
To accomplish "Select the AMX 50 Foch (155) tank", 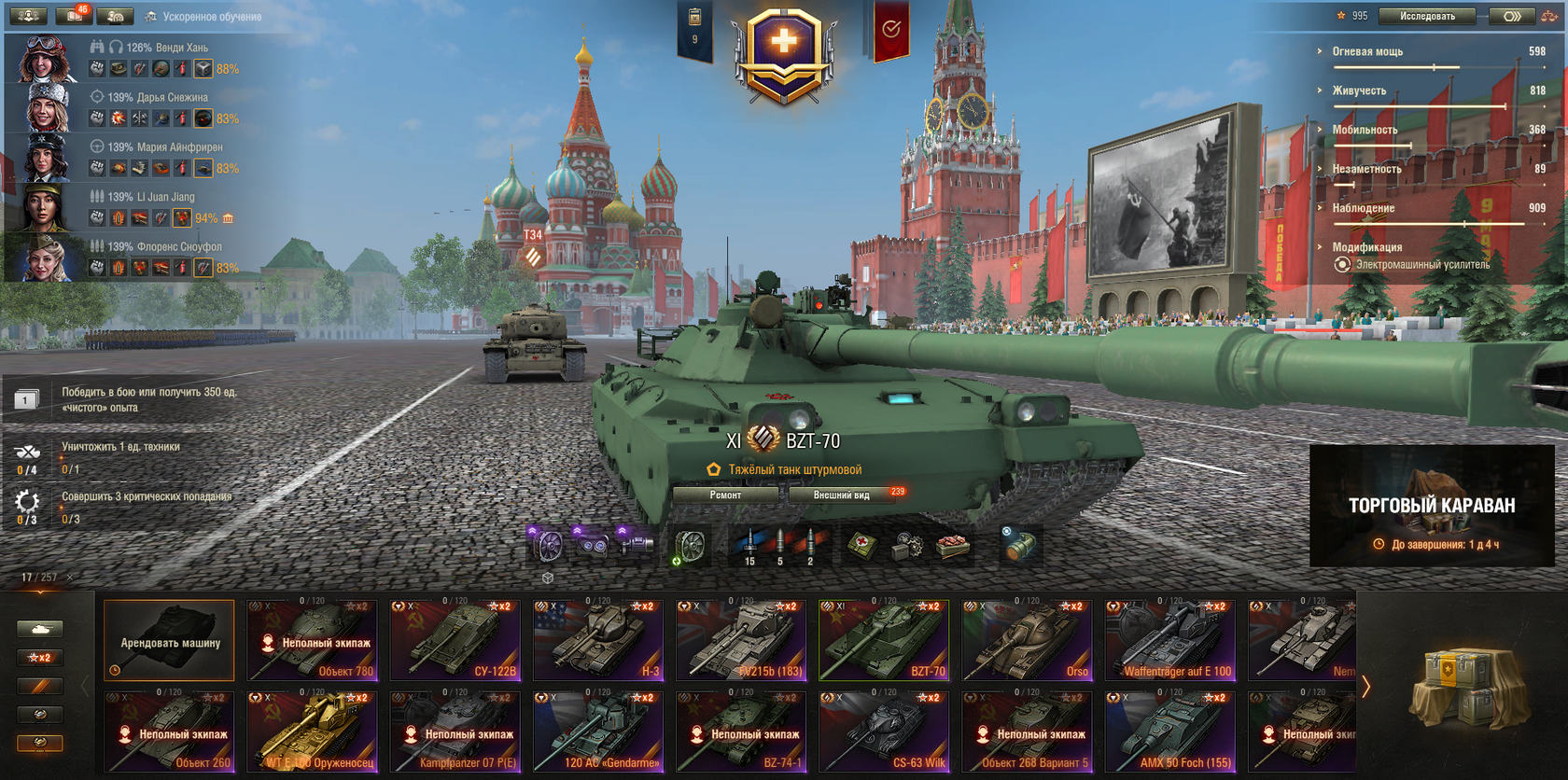I will [x=1170, y=731].
